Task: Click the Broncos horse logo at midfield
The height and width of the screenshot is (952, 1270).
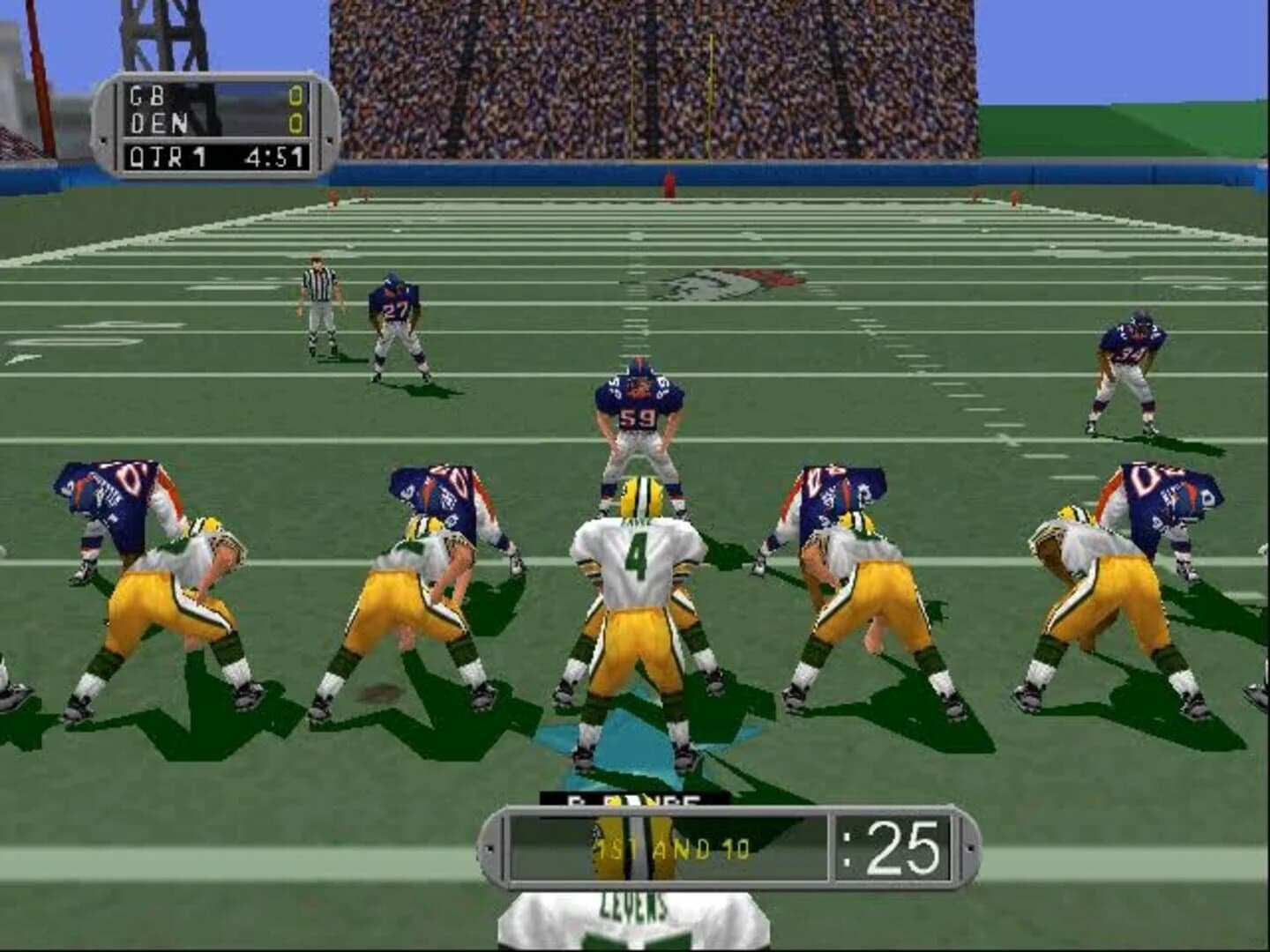Action: pos(723,282)
